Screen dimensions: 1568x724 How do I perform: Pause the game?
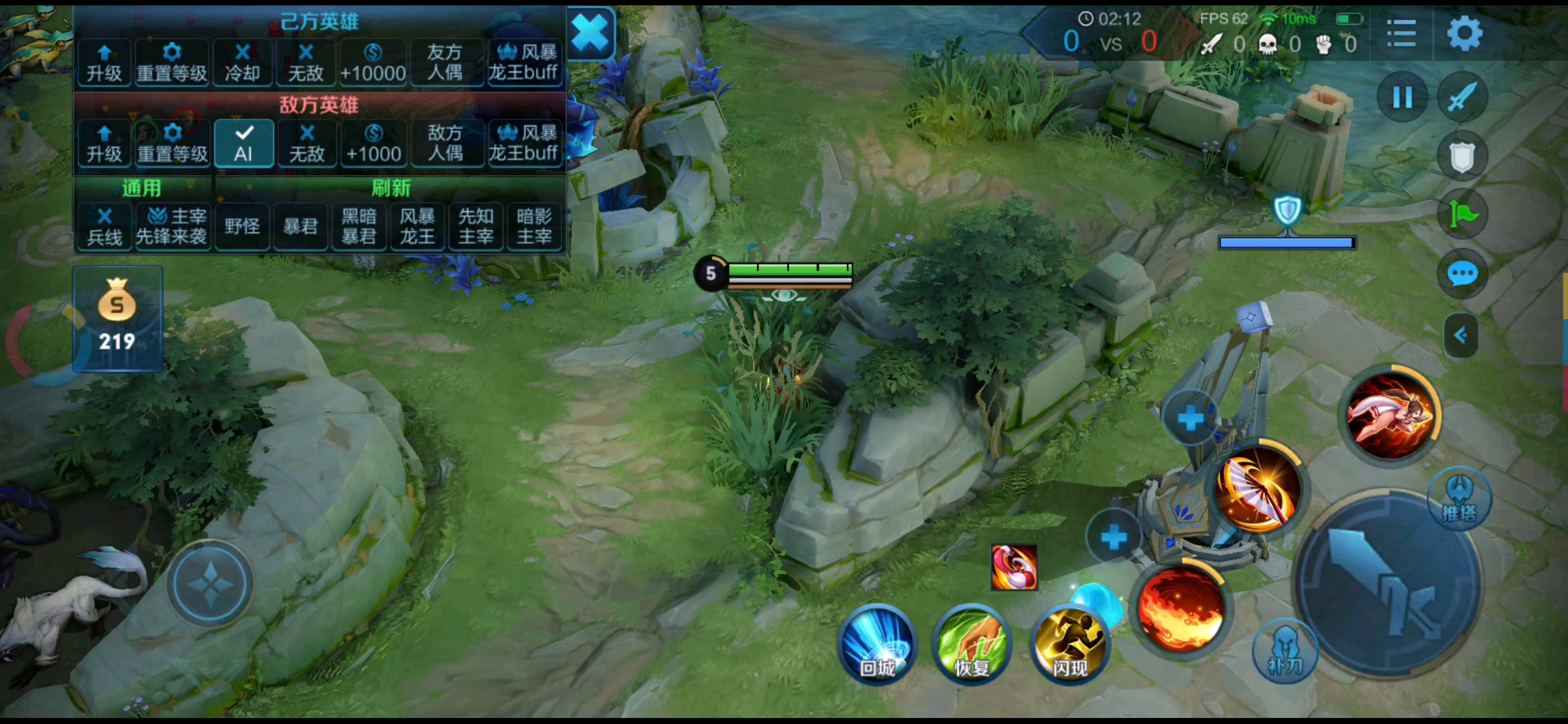pyautogui.click(x=1402, y=98)
